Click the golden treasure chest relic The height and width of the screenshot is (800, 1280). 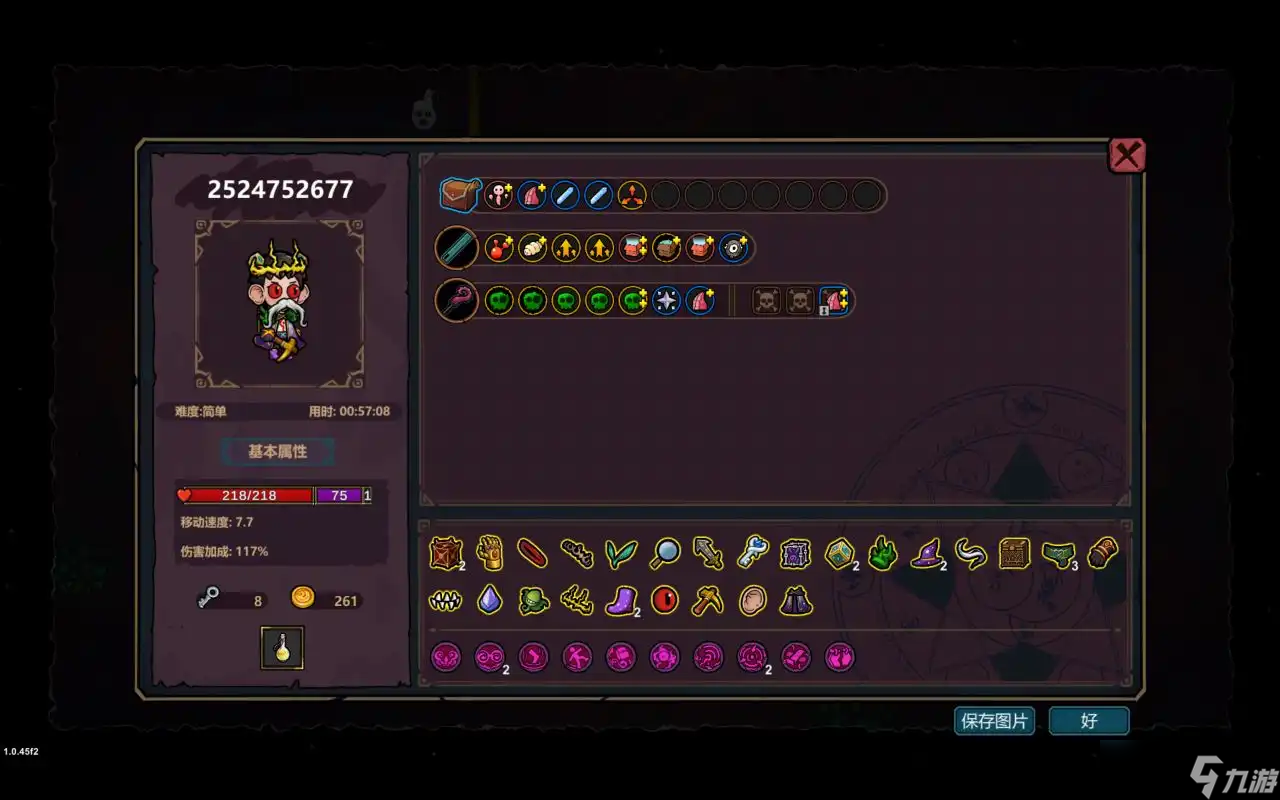1014,553
